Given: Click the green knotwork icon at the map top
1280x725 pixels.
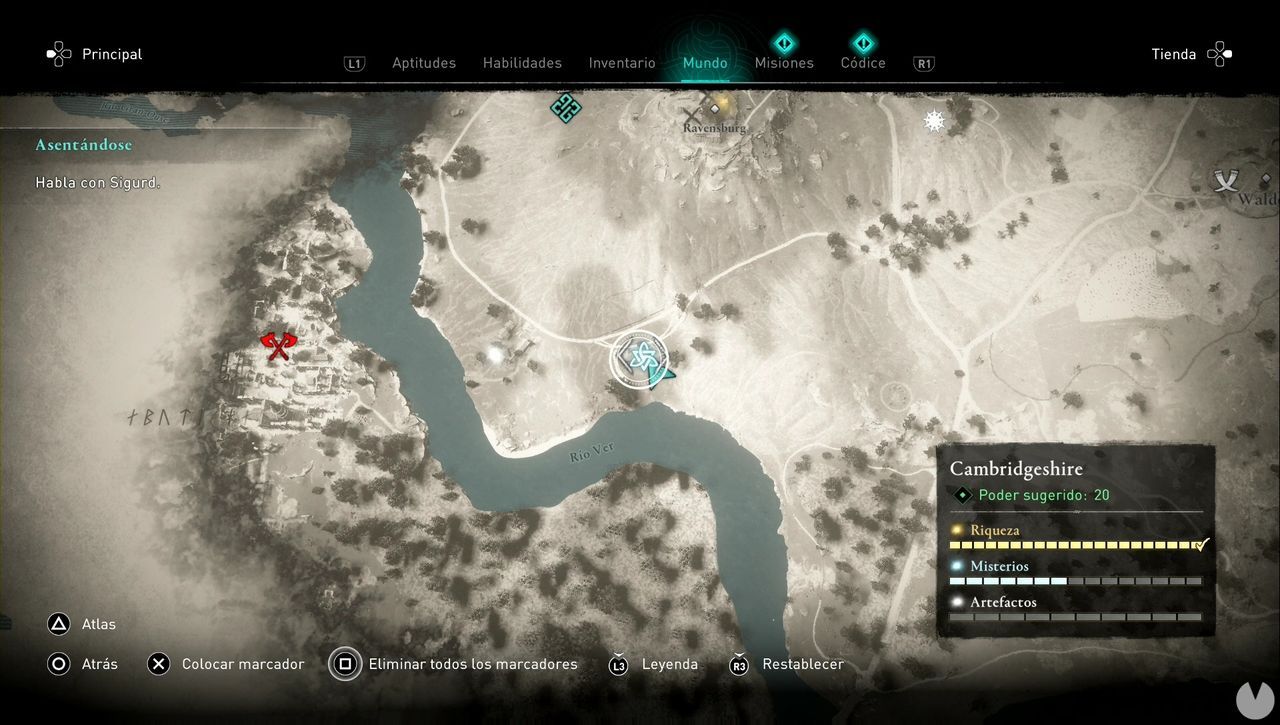Looking at the screenshot, I should point(564,107).
